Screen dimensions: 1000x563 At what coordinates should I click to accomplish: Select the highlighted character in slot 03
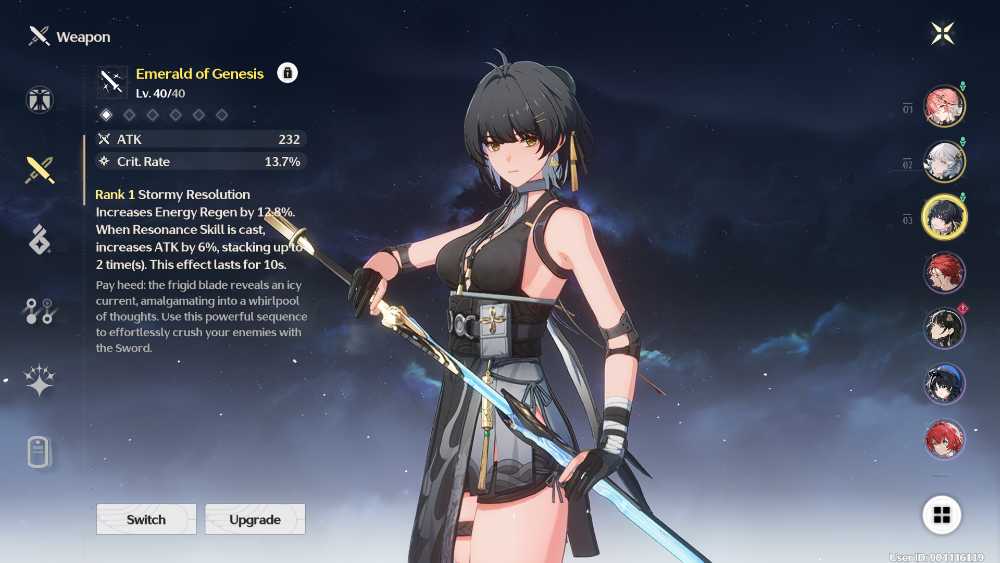[x=943, y=217]
